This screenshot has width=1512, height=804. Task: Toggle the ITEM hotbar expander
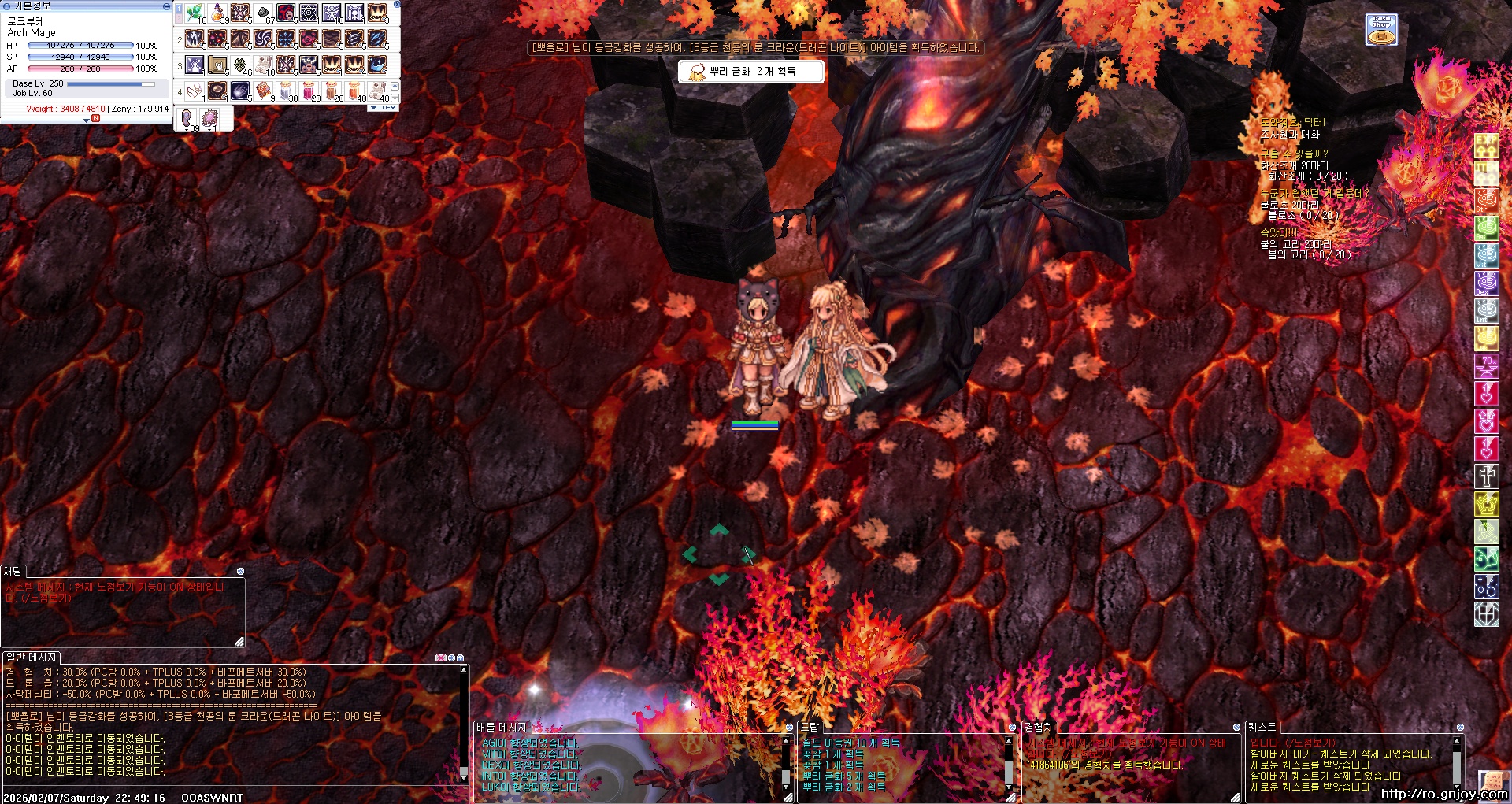click(x=384, y=107)
